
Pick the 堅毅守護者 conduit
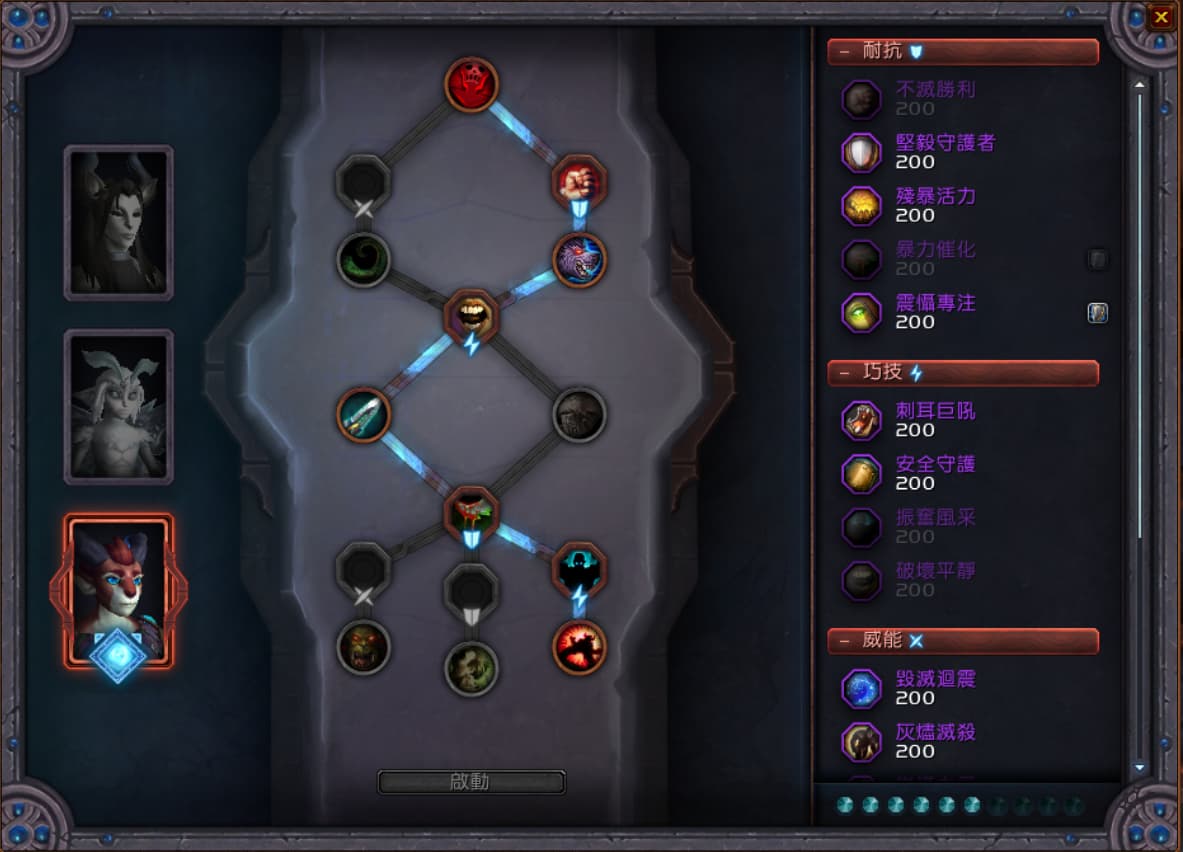(x=861, y=152)
